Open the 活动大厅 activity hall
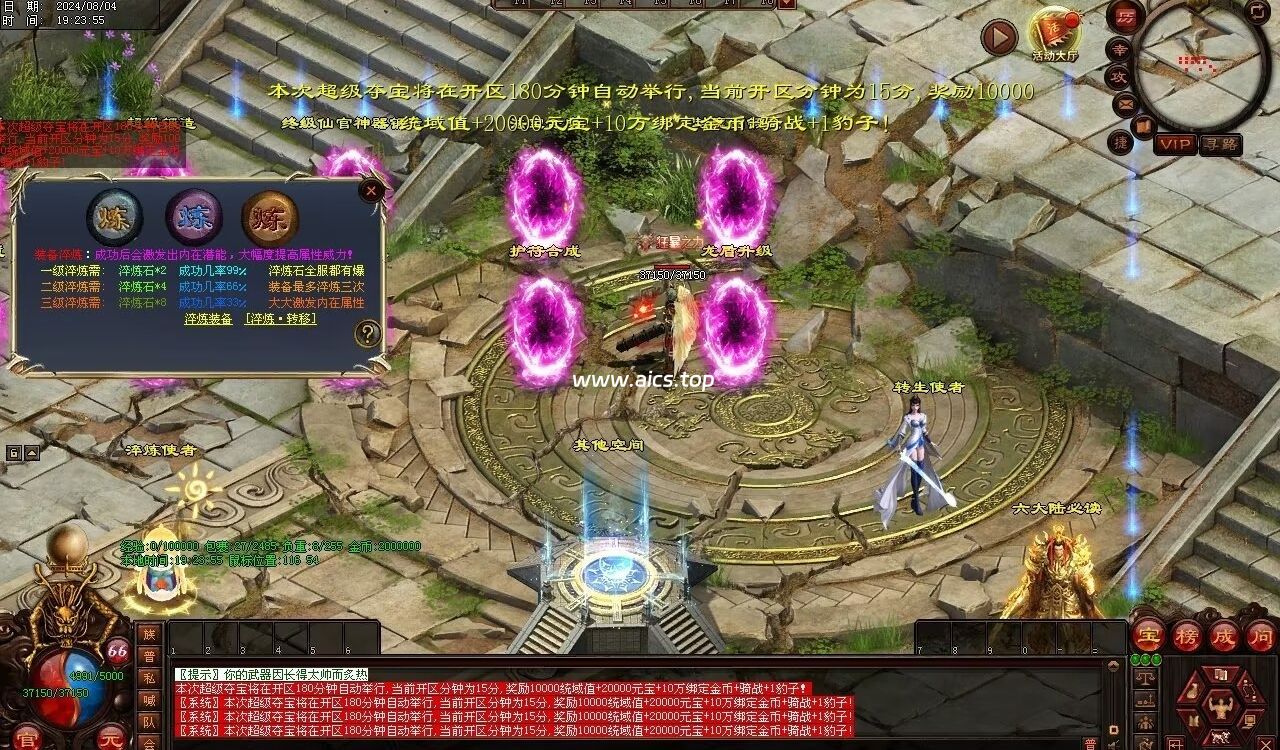 pos(1054,34)
